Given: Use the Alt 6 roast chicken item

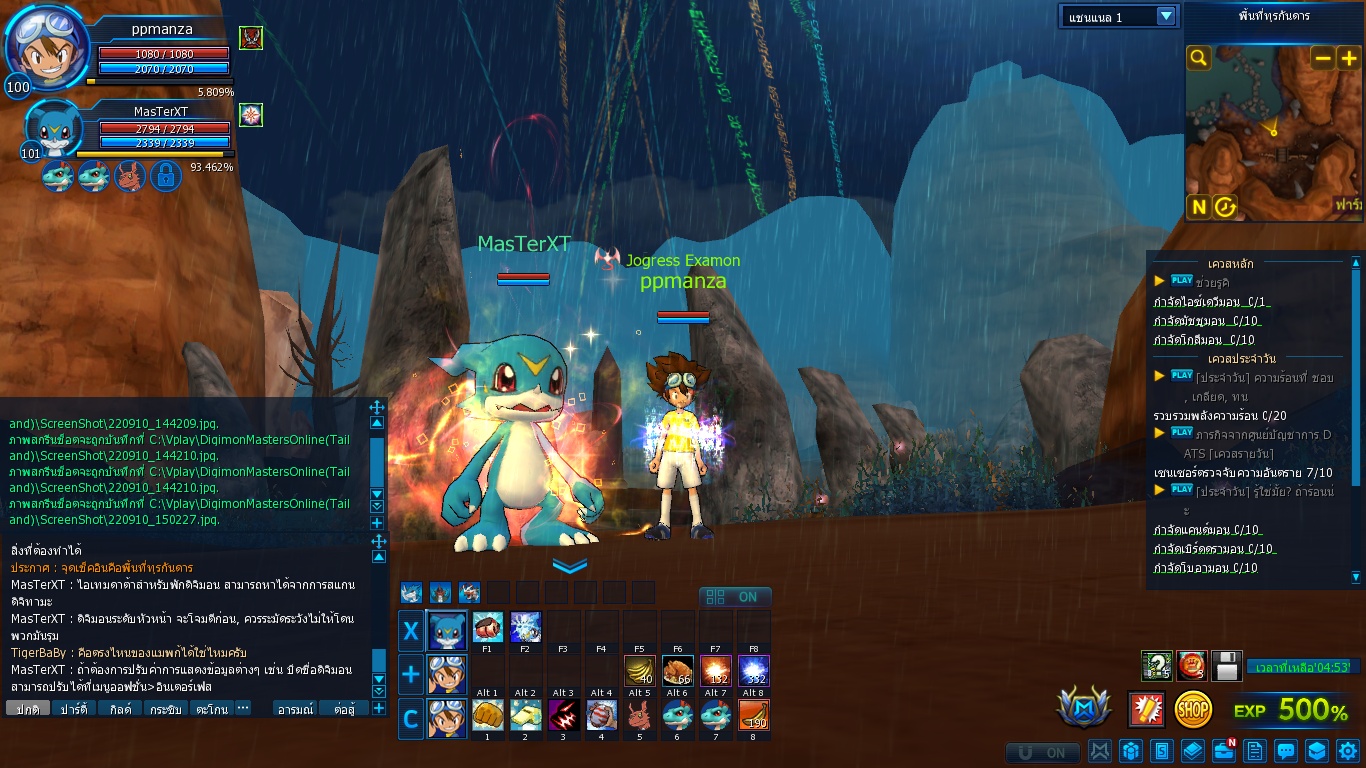Looking at the screenshot, I should coord(678,671).
